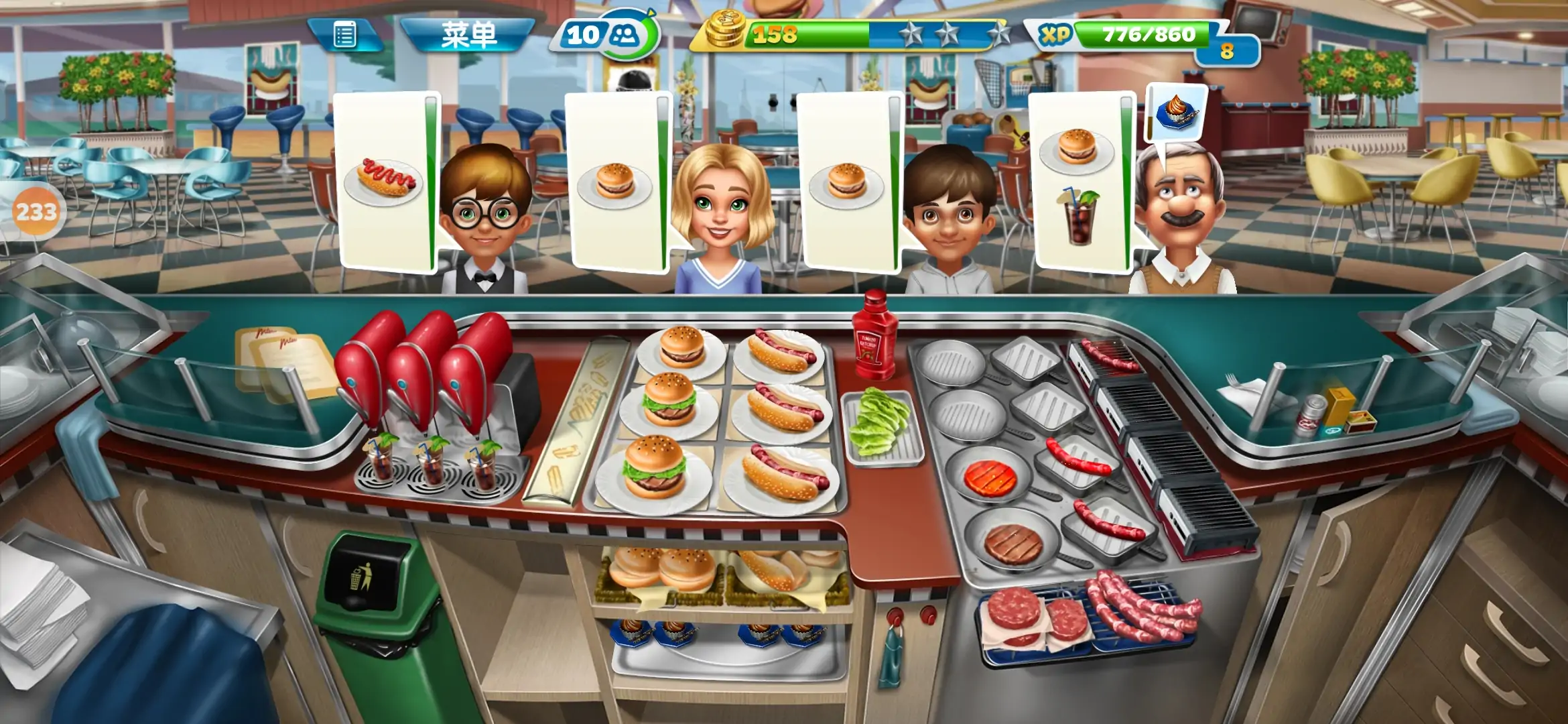
Task: Open the 菜单 menu button
Action: click(x=468, y=35)
